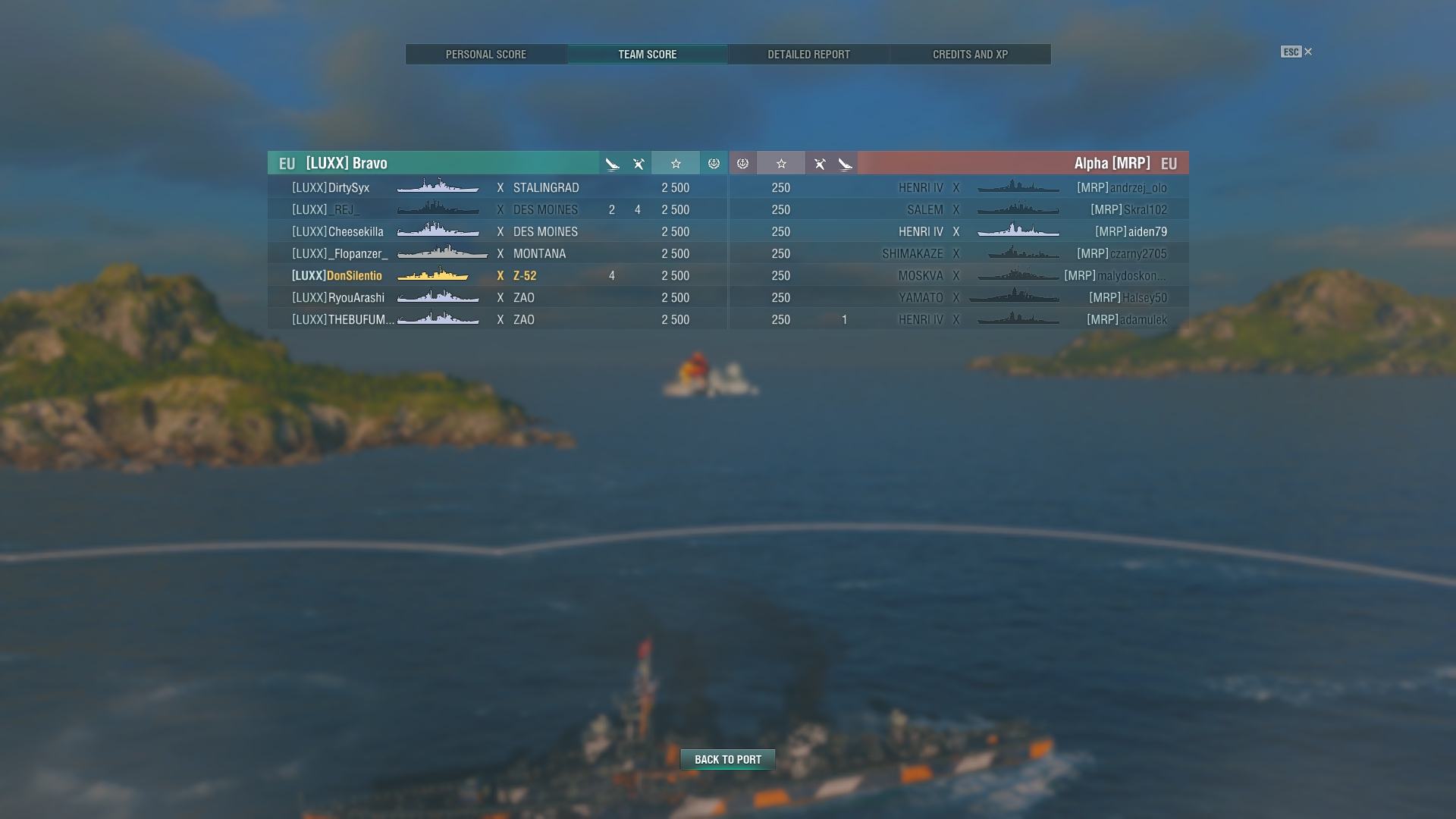Click the highlighted DonSilentio Z-52 row
Image resolution: width=1456 pixels, height=819 pixels.
pos(497,276)
